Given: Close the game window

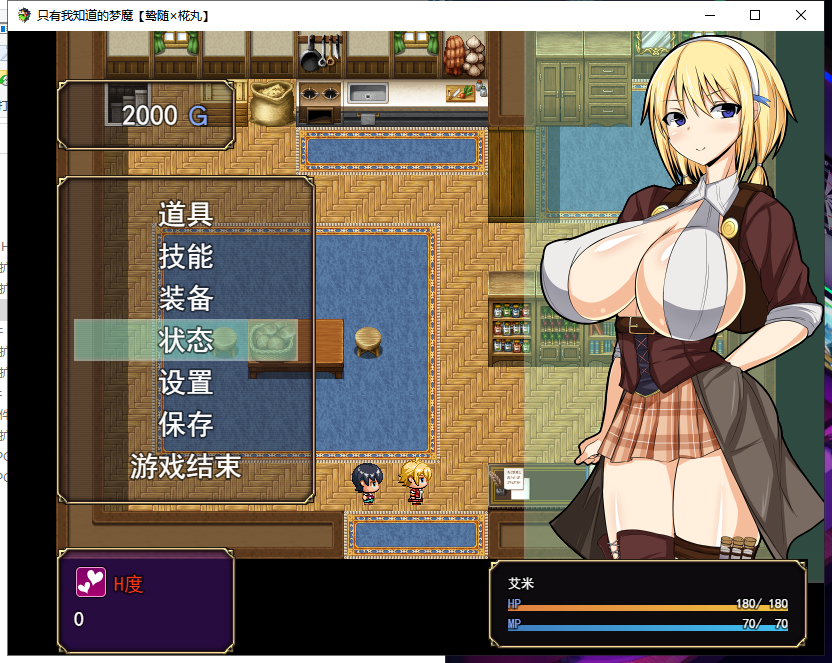Looking at the screenshot, I should [x=801, y=15].
